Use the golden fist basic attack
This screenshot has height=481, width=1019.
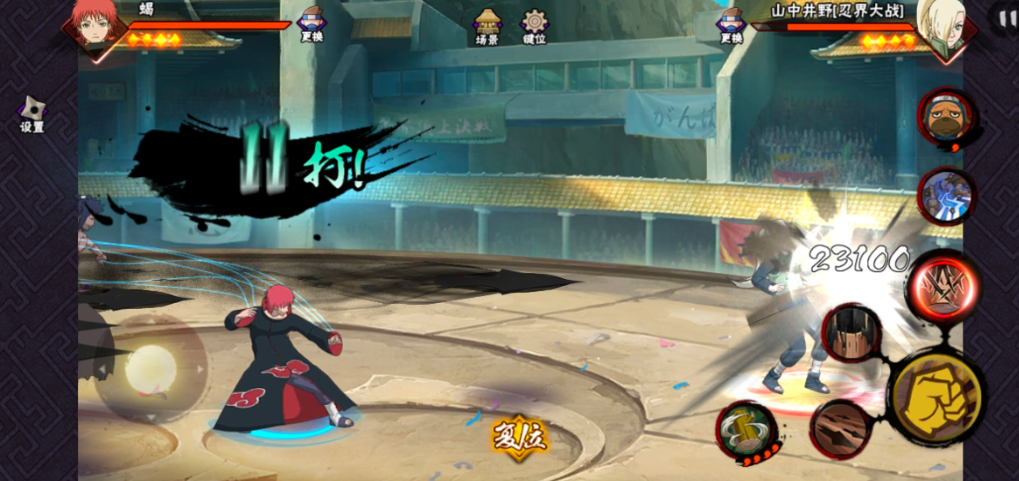coord(937,397)
